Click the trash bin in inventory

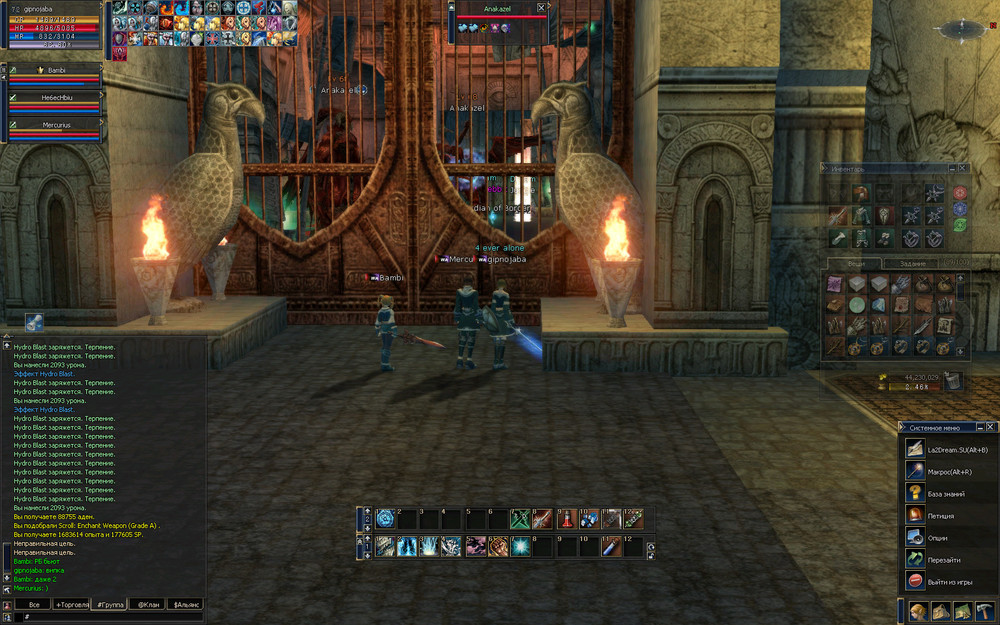coord(953,379)
